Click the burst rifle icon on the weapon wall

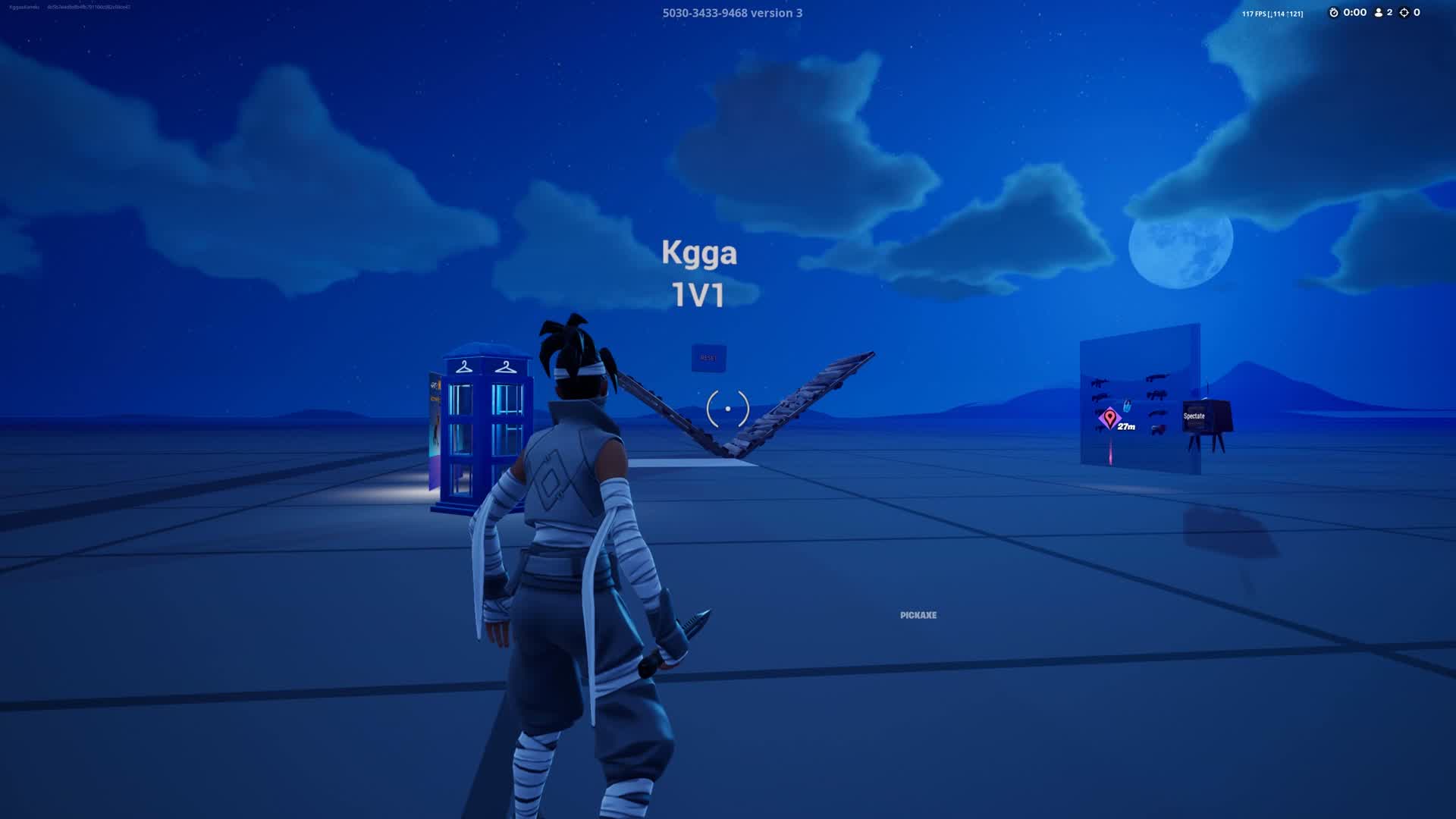(x=1098, y=396)
